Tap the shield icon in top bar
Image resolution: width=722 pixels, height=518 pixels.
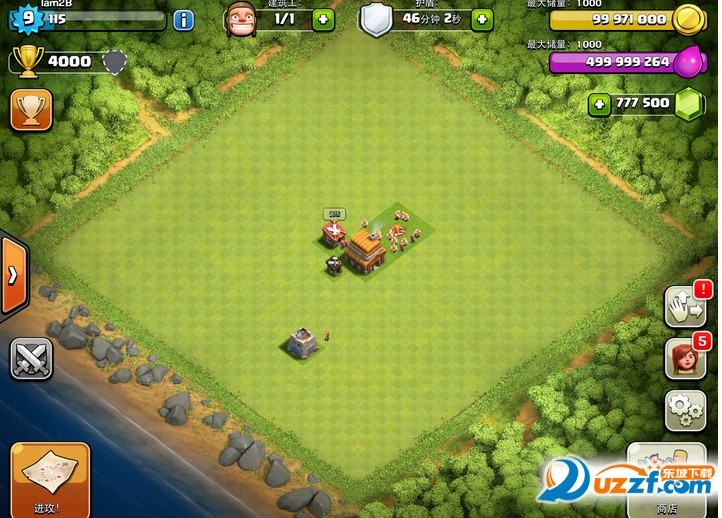pos(376,19)
